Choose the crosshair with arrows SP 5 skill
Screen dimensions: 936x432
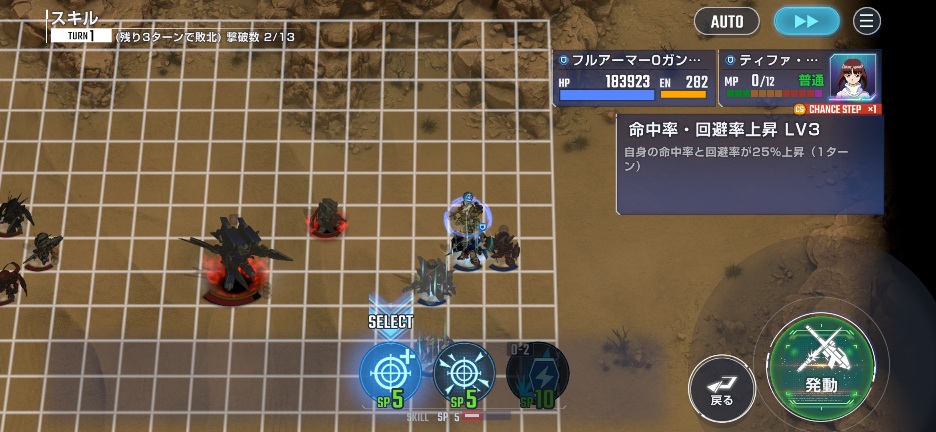pyautogui.click(x=464, y=374)
